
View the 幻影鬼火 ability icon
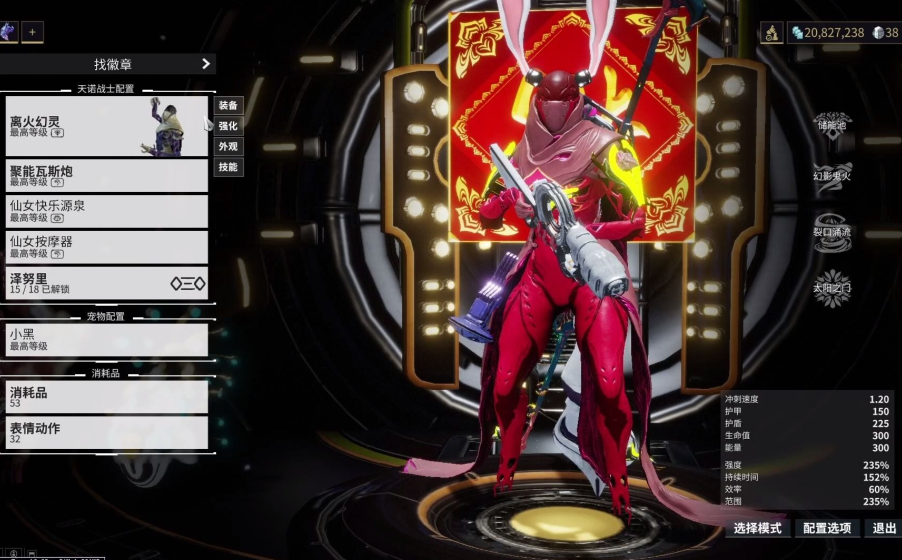832,173
